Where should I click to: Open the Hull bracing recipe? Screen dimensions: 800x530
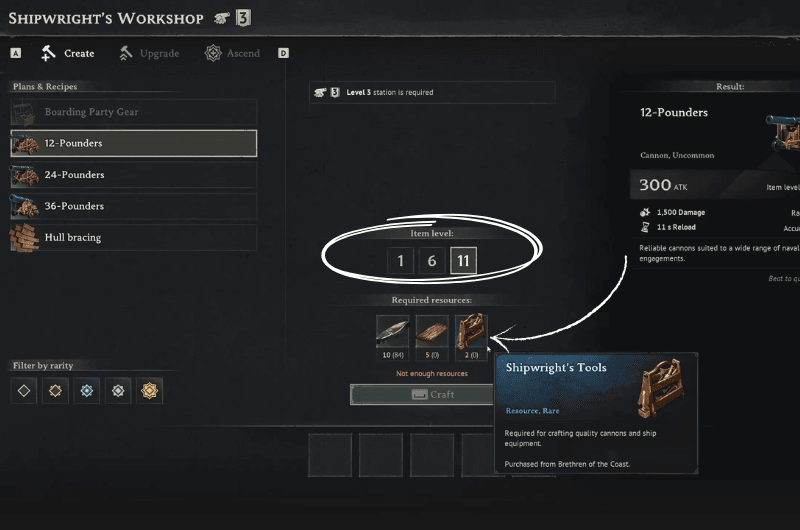pos(133,238)
